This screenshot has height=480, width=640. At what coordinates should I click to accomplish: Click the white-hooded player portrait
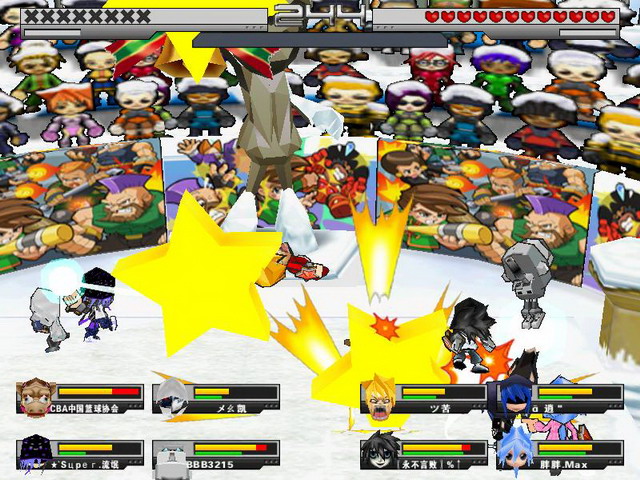click(x=171, y=397)
